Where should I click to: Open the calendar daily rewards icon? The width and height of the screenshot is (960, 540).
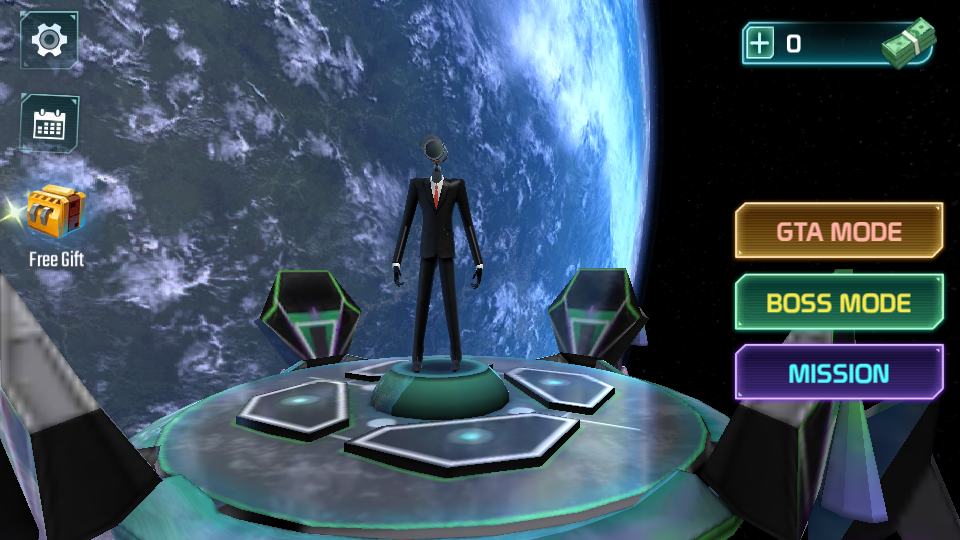pos(49,123)
